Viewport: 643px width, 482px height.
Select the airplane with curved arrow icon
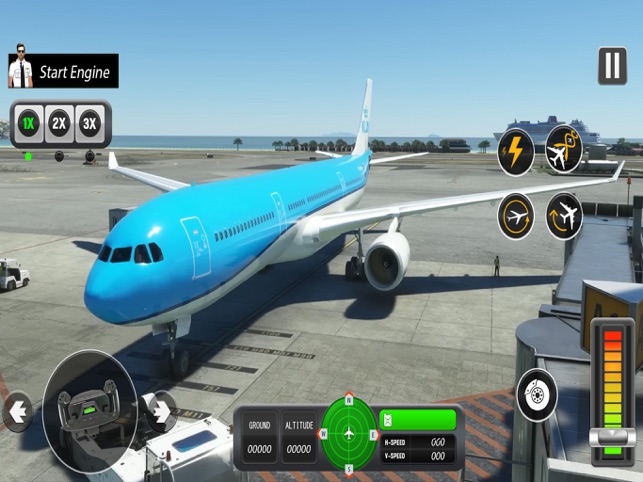pyautogui.click(x=564, y=215)
